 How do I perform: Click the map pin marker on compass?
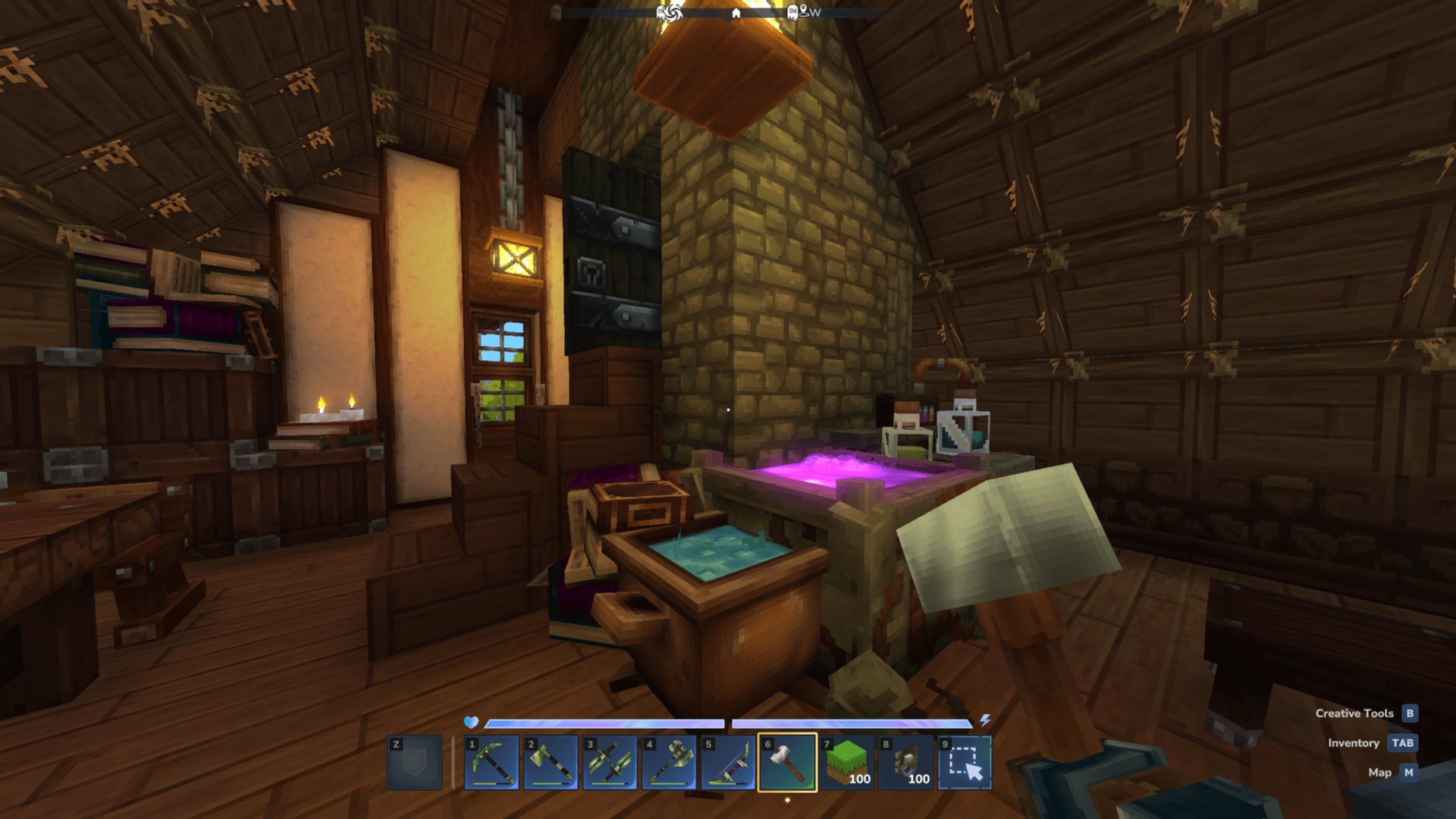(x=803, y=11)
